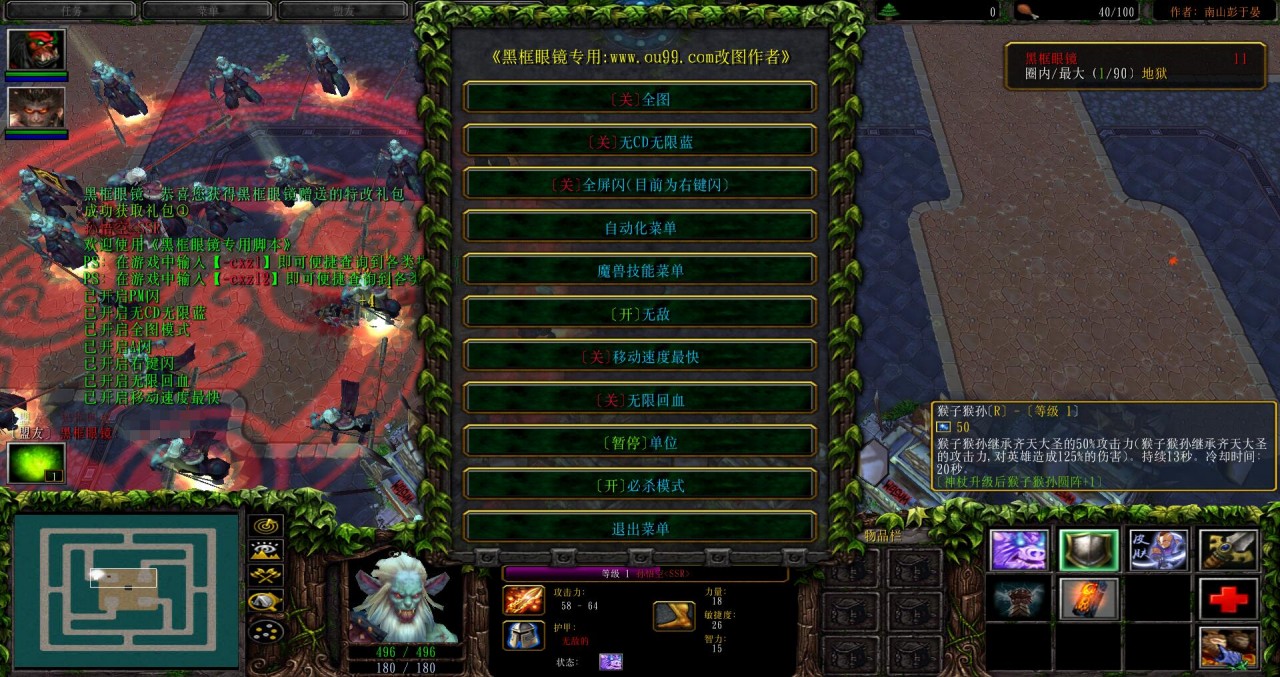
Task: Toggle the 全图 full map option
Action: [x=640, y=99]
